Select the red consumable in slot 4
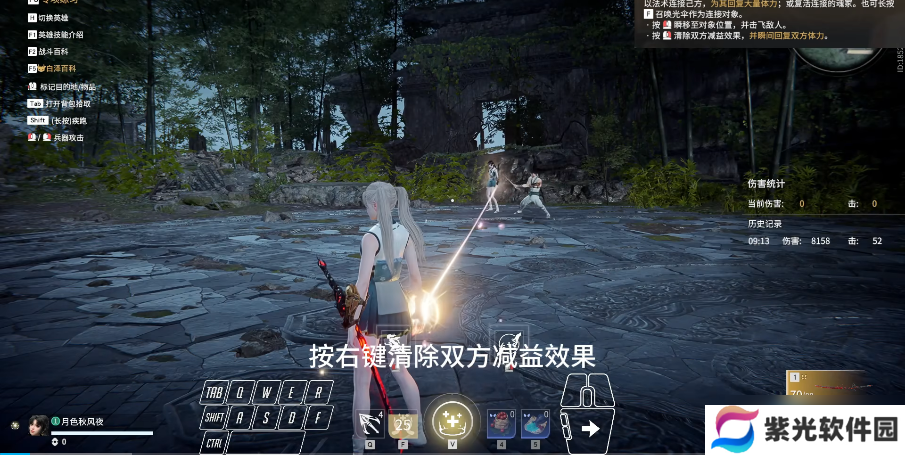 tap(501, 424)
